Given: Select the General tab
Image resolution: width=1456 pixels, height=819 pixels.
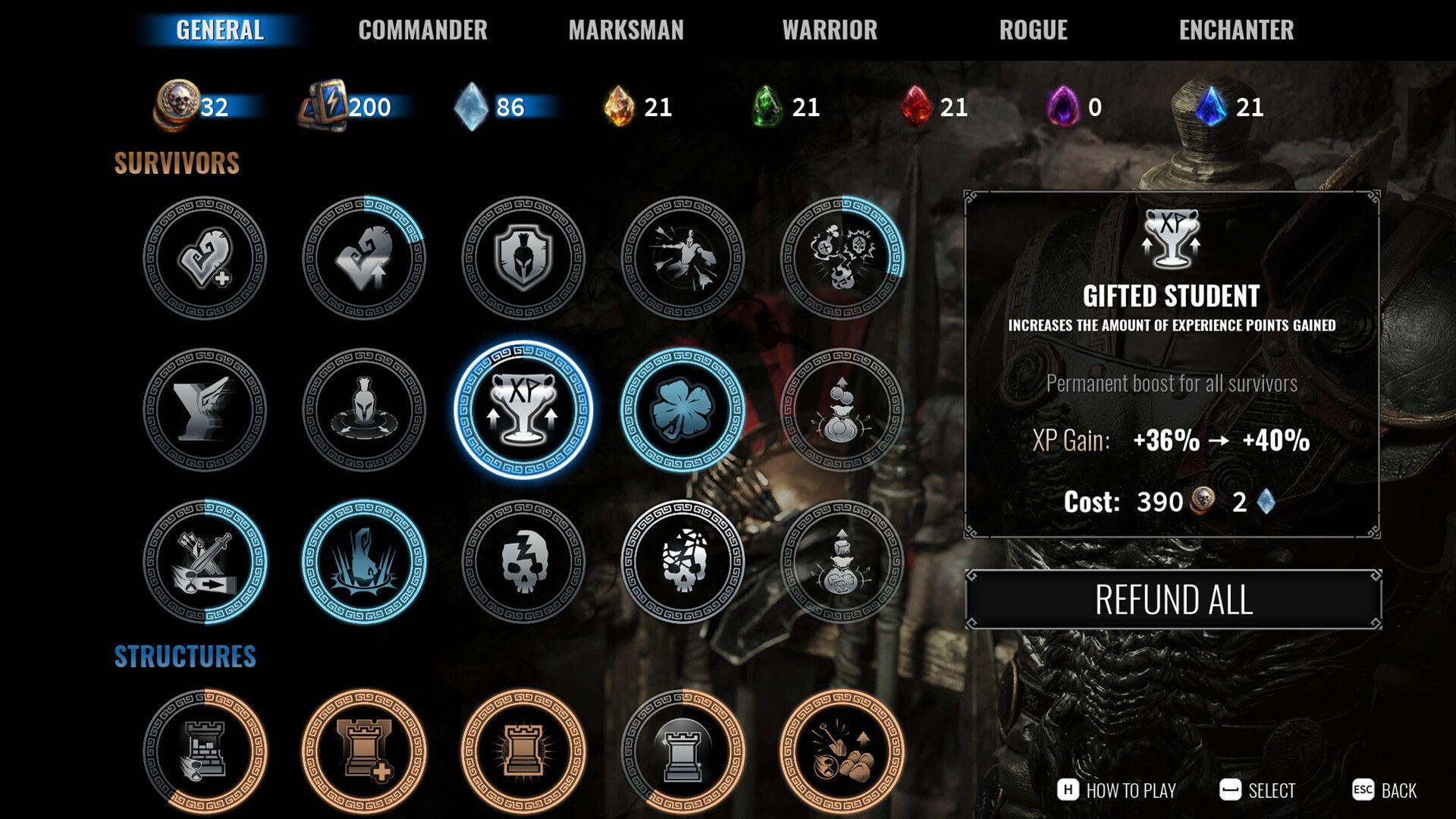Looking at the screenshot, I should pyautogui.click(x=220, y=30).
